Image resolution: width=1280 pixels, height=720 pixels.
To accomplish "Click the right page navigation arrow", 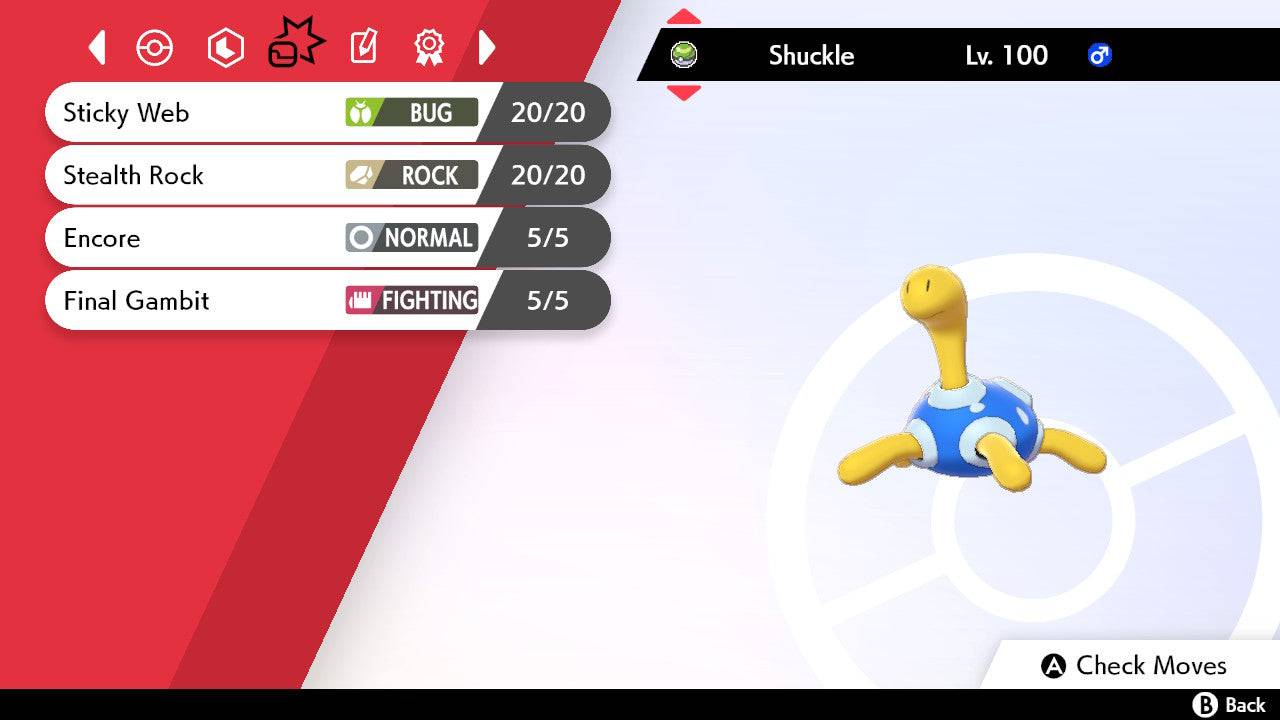I will [x=487, y=47].
